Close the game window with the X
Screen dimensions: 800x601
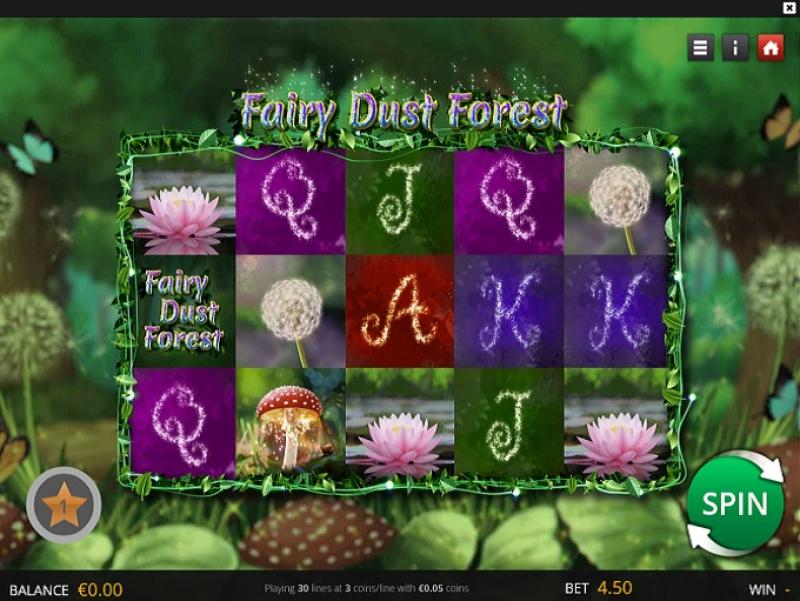[789, 8]
